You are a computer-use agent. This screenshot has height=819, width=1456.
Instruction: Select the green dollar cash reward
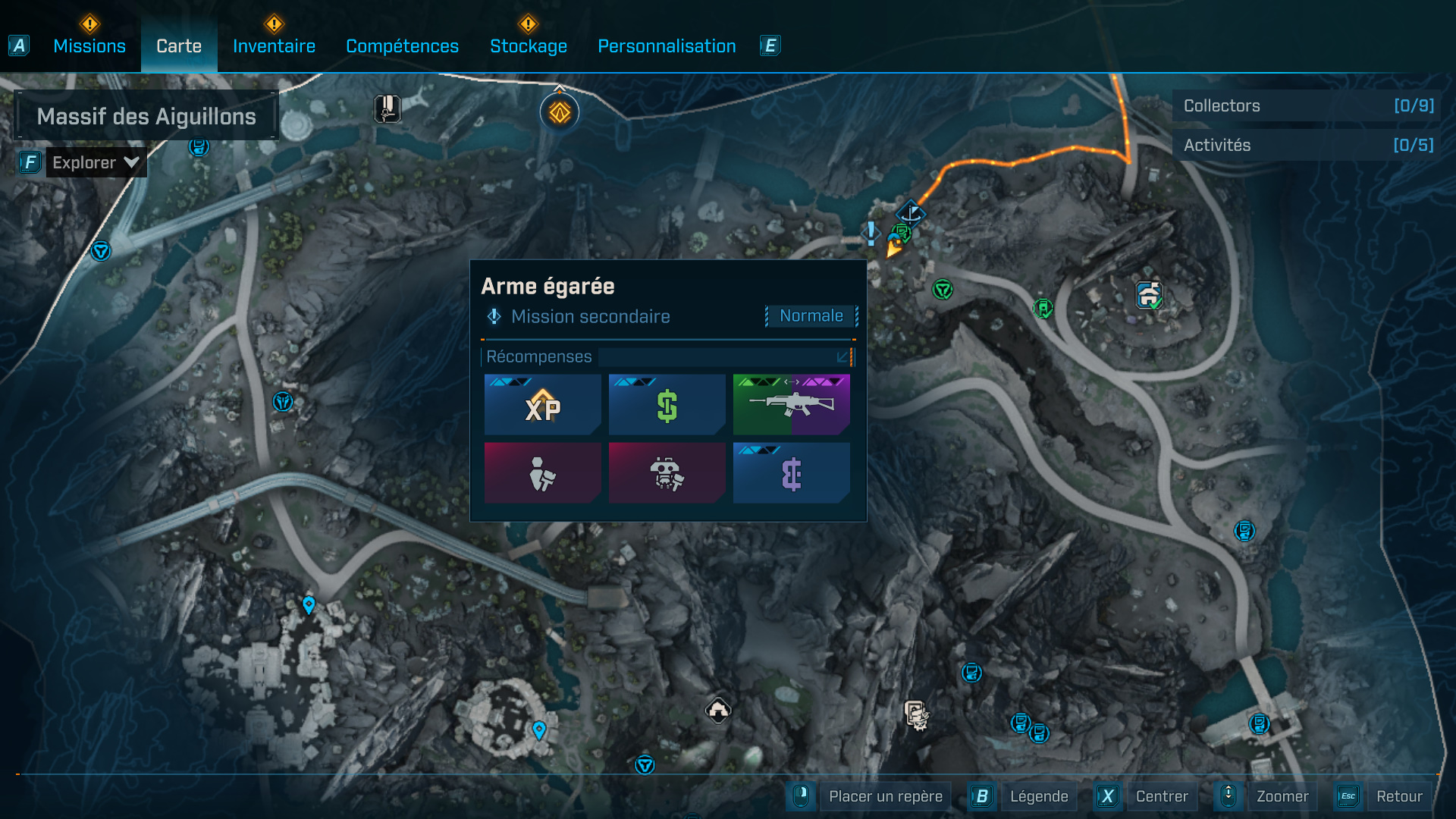pyautogui.click(x=667, y=405)
